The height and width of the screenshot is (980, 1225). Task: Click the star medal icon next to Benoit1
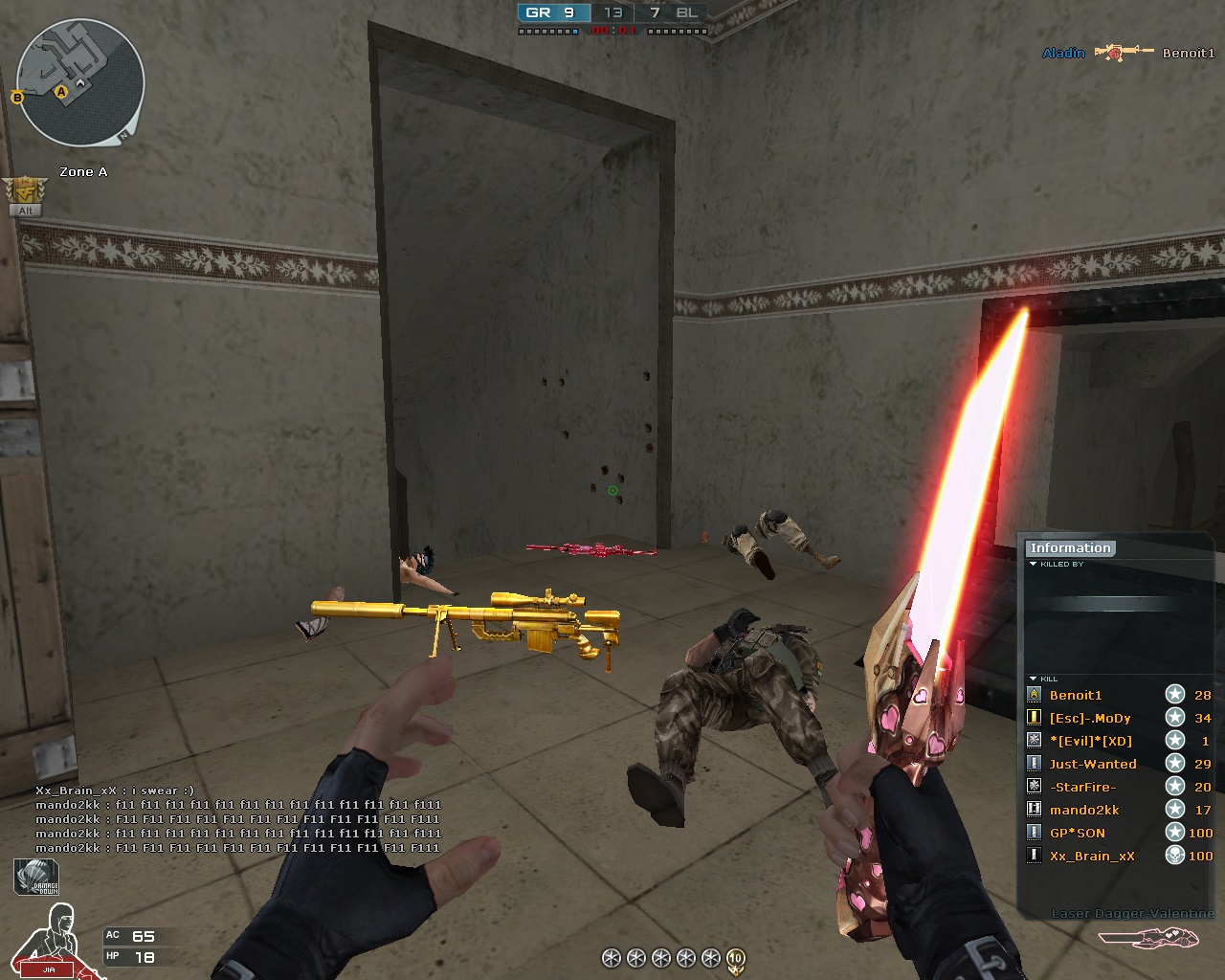click(1175, 695)
